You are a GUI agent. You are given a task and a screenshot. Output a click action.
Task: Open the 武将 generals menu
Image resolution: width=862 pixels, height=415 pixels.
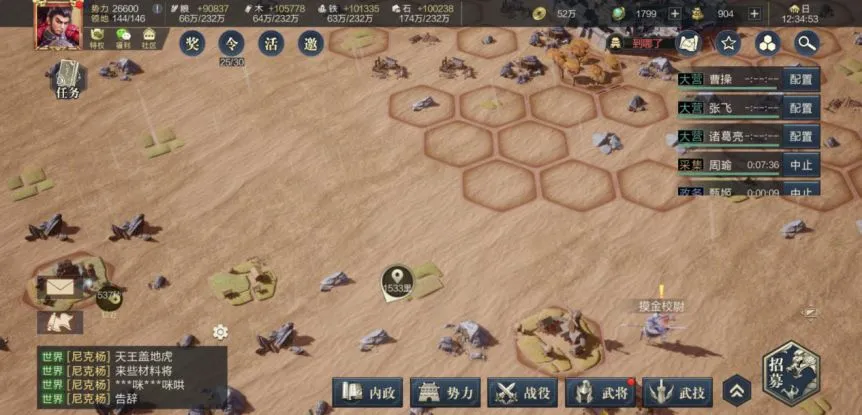tap(600, 392)
